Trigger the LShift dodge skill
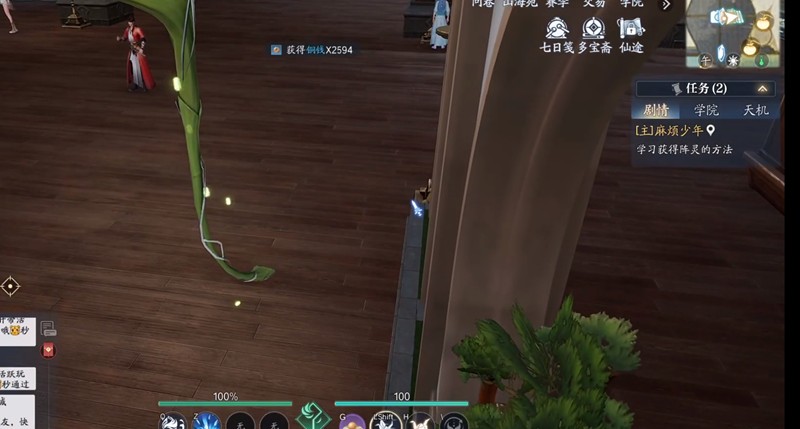 tap(385, 422)
